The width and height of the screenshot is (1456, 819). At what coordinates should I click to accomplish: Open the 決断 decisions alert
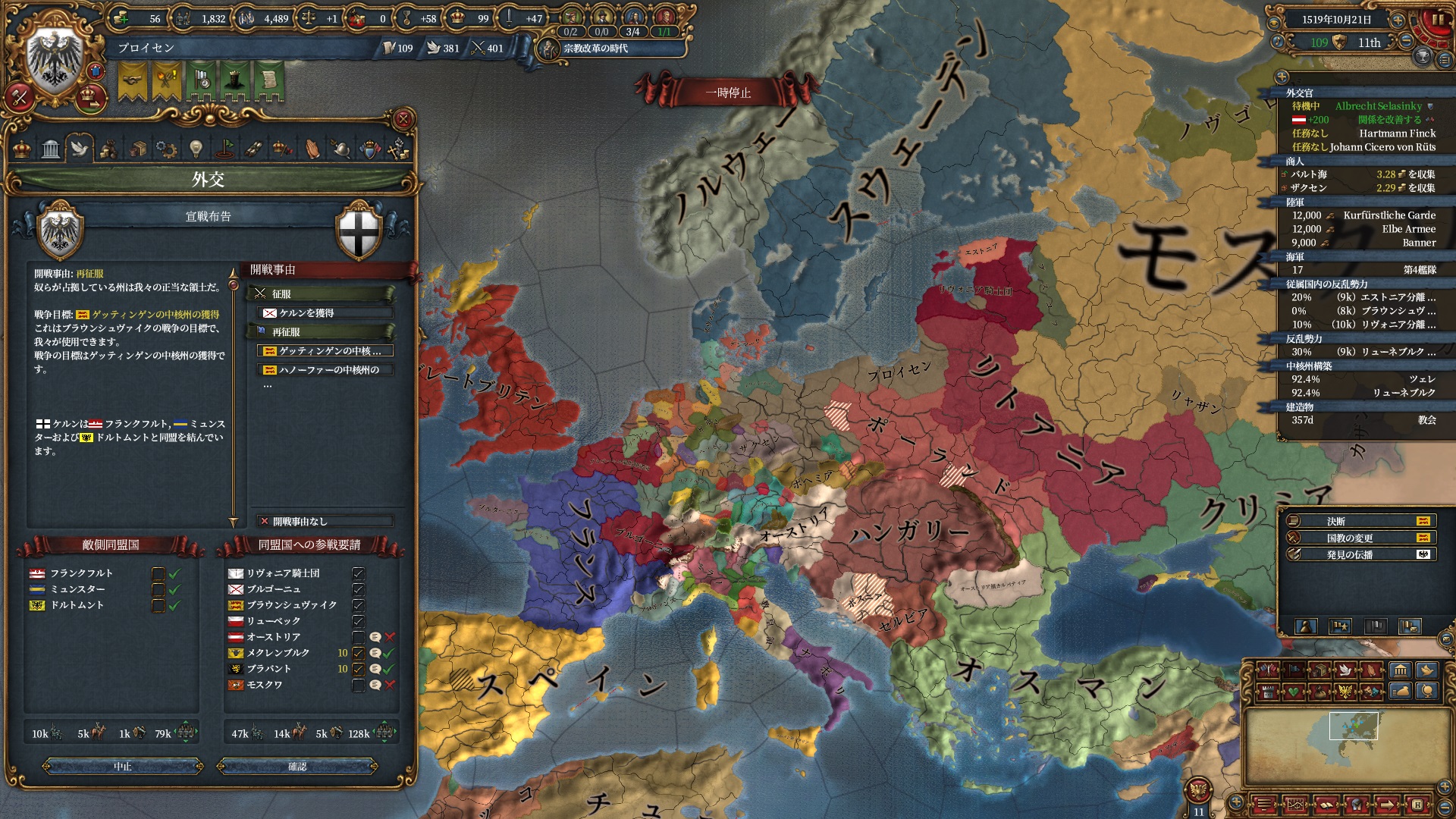(1350, 522)
